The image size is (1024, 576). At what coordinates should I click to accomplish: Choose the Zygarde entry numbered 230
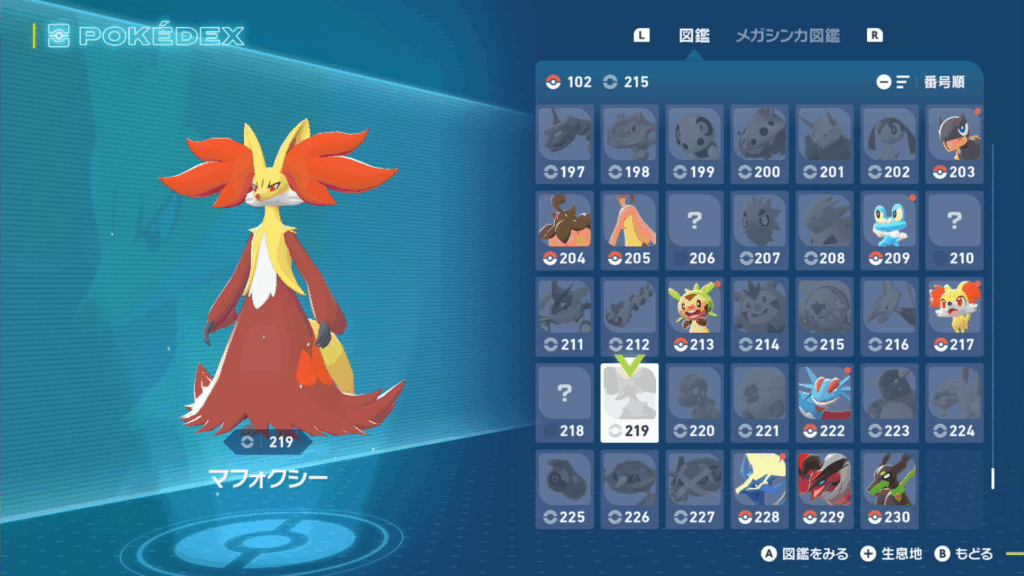coord(888,488)
